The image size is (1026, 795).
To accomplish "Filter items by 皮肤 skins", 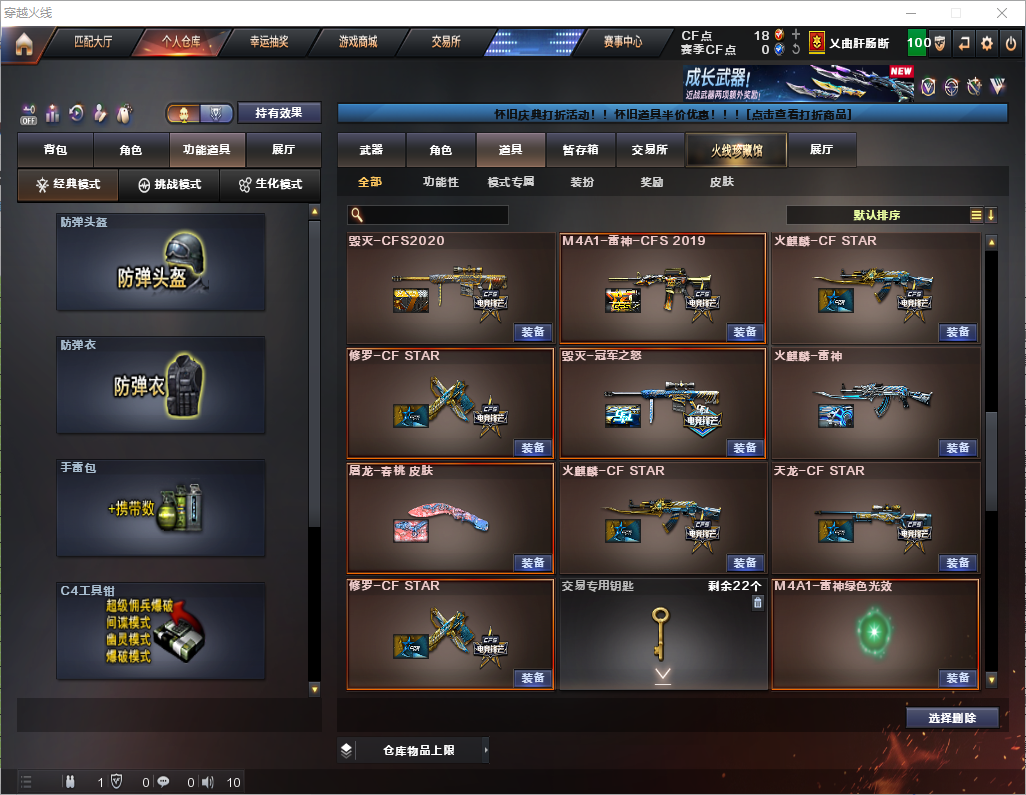I will [x=721, y=182].
